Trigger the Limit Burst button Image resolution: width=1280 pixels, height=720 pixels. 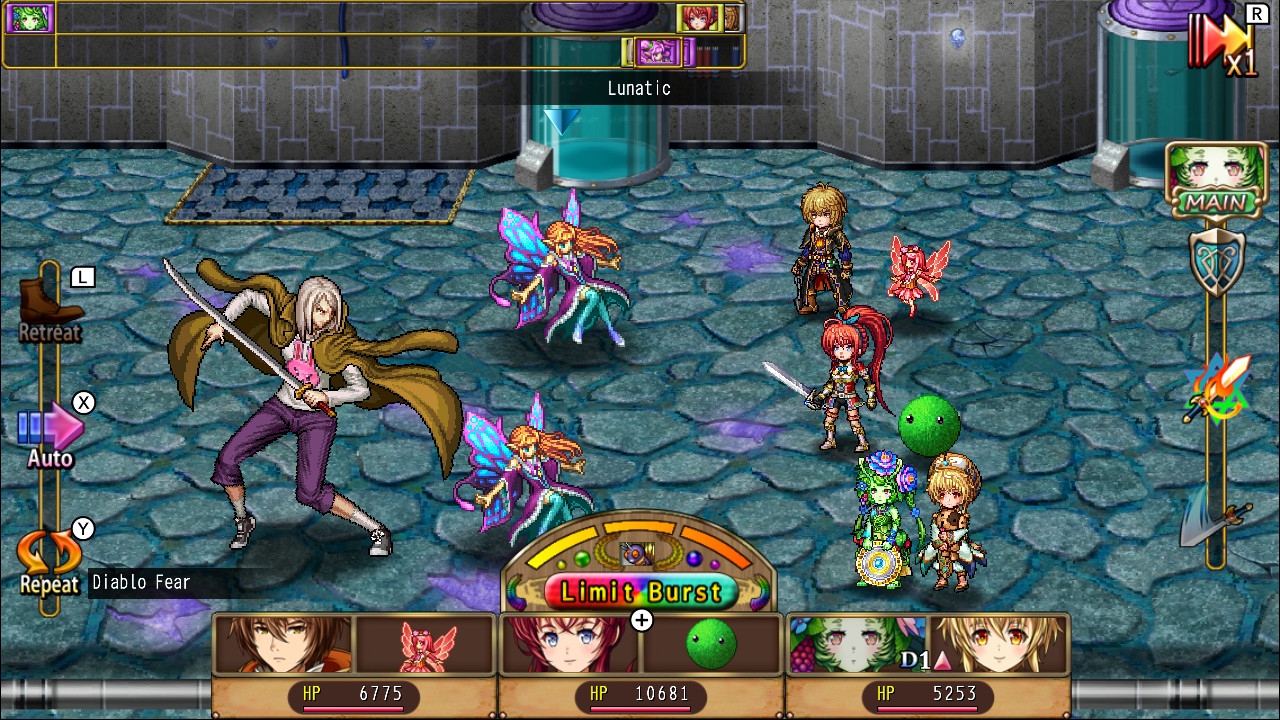(640, 591)
